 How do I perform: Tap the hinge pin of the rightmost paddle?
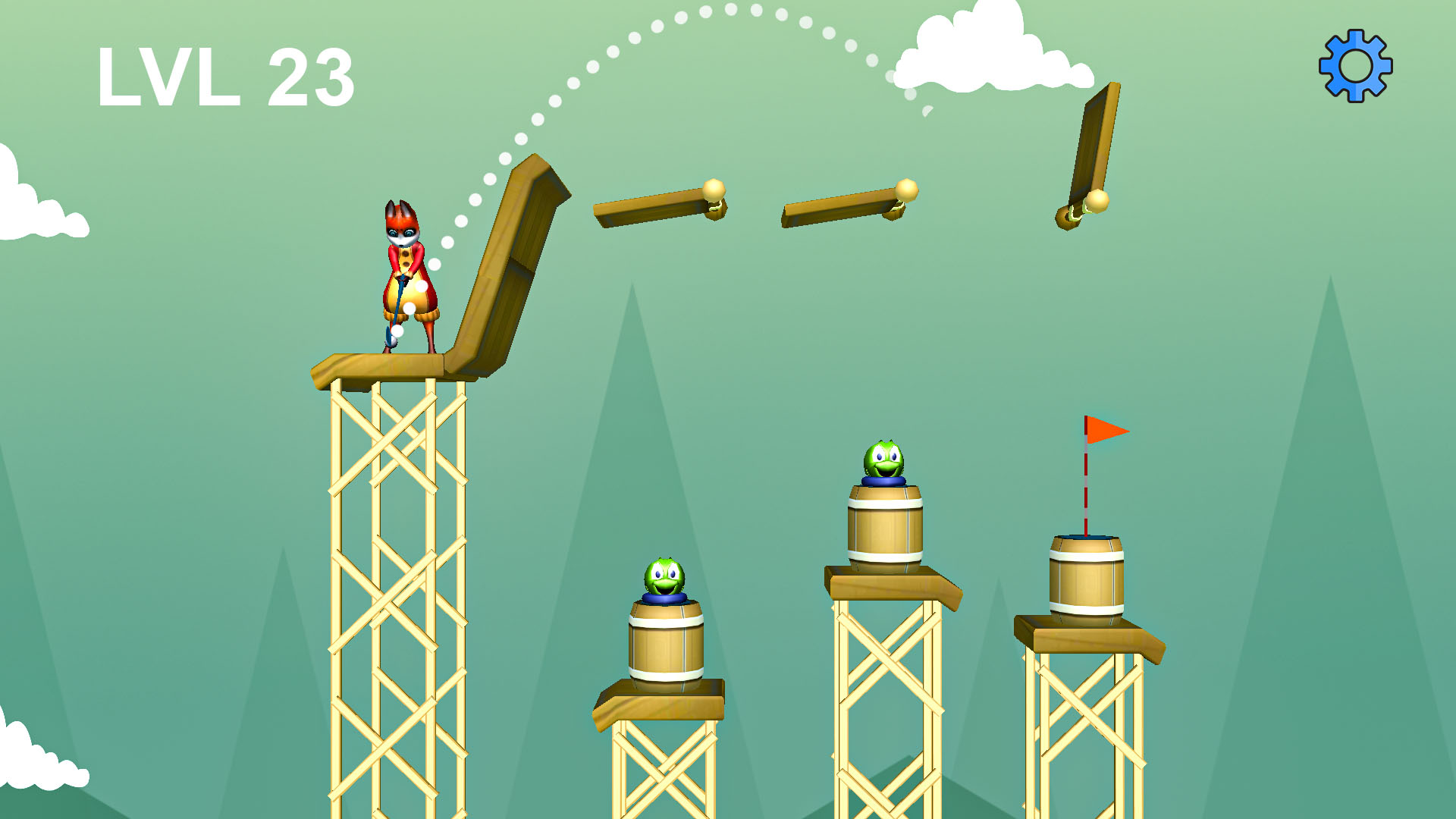(1097, 200)
